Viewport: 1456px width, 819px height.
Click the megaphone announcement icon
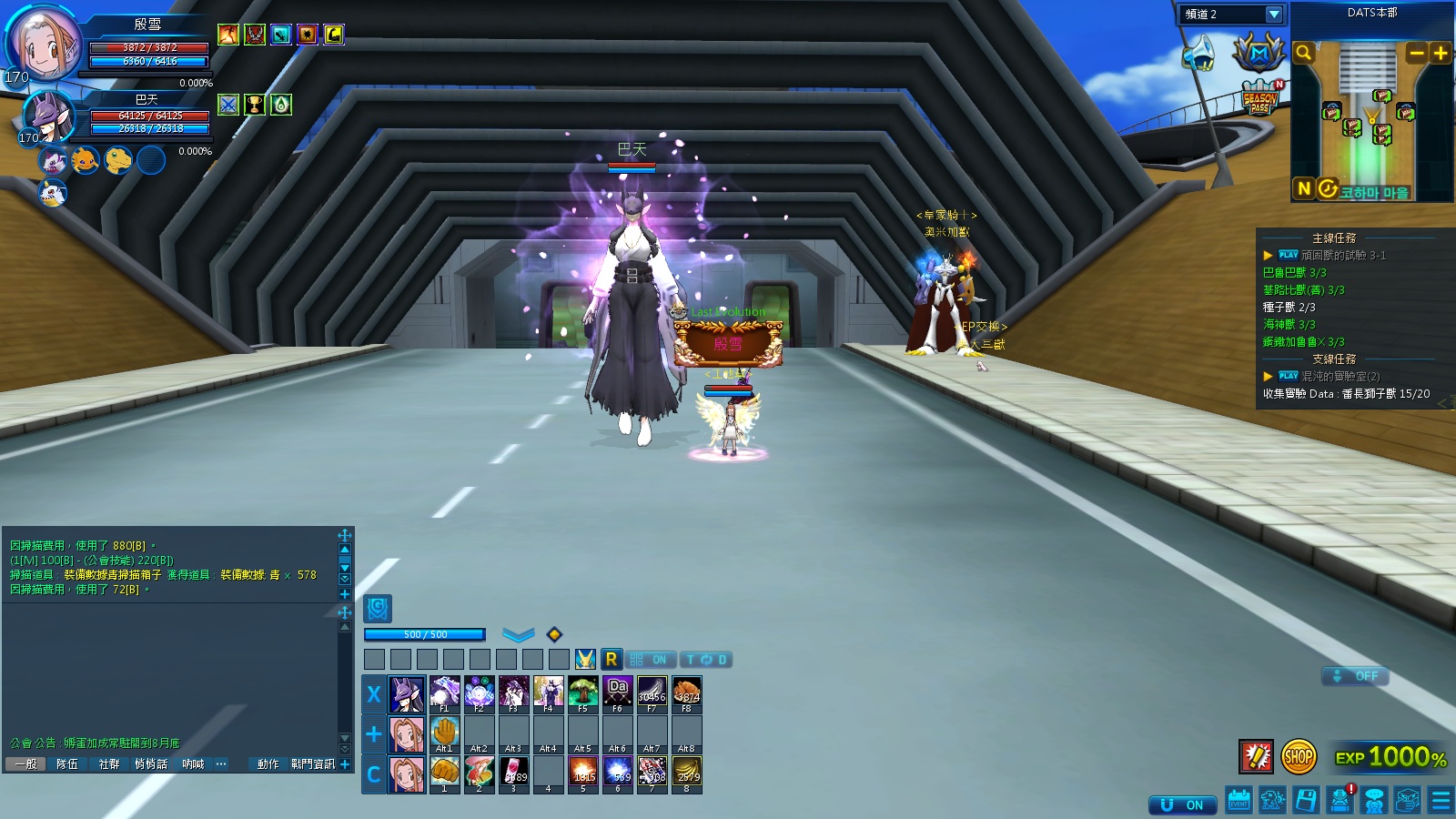[1198, 53]
